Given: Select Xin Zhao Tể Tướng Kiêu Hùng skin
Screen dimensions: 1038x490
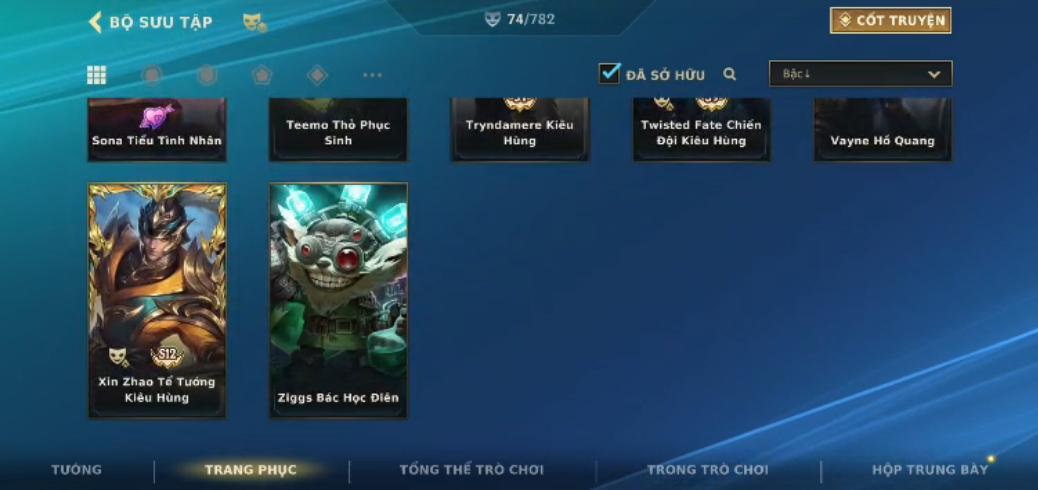Looking at the screenshot, I should 157,300.
